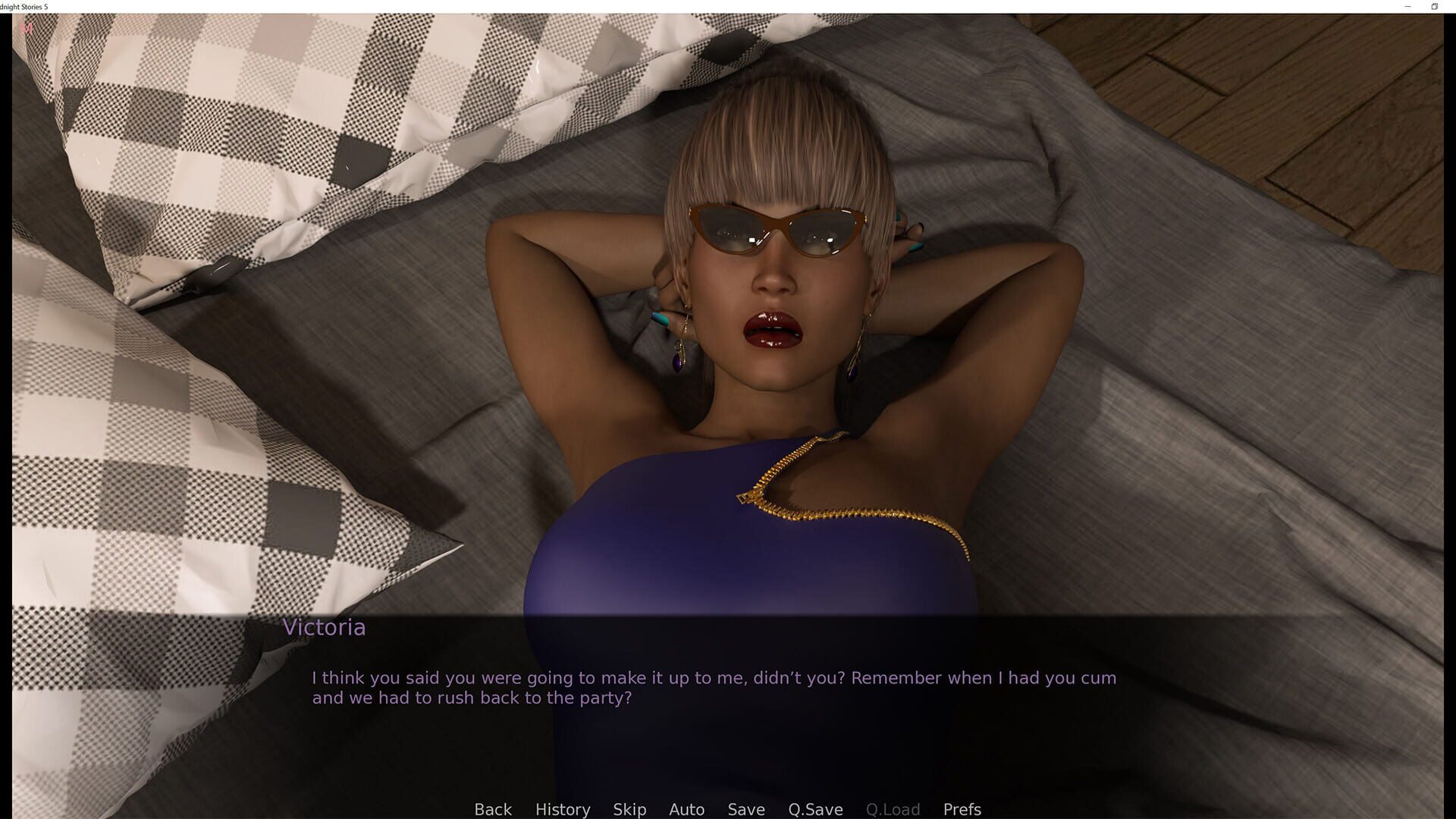Open the dialogue History screen
The height and width of the screenshot is (819, 1456).
pyautogui.click(x=562, y=809)
